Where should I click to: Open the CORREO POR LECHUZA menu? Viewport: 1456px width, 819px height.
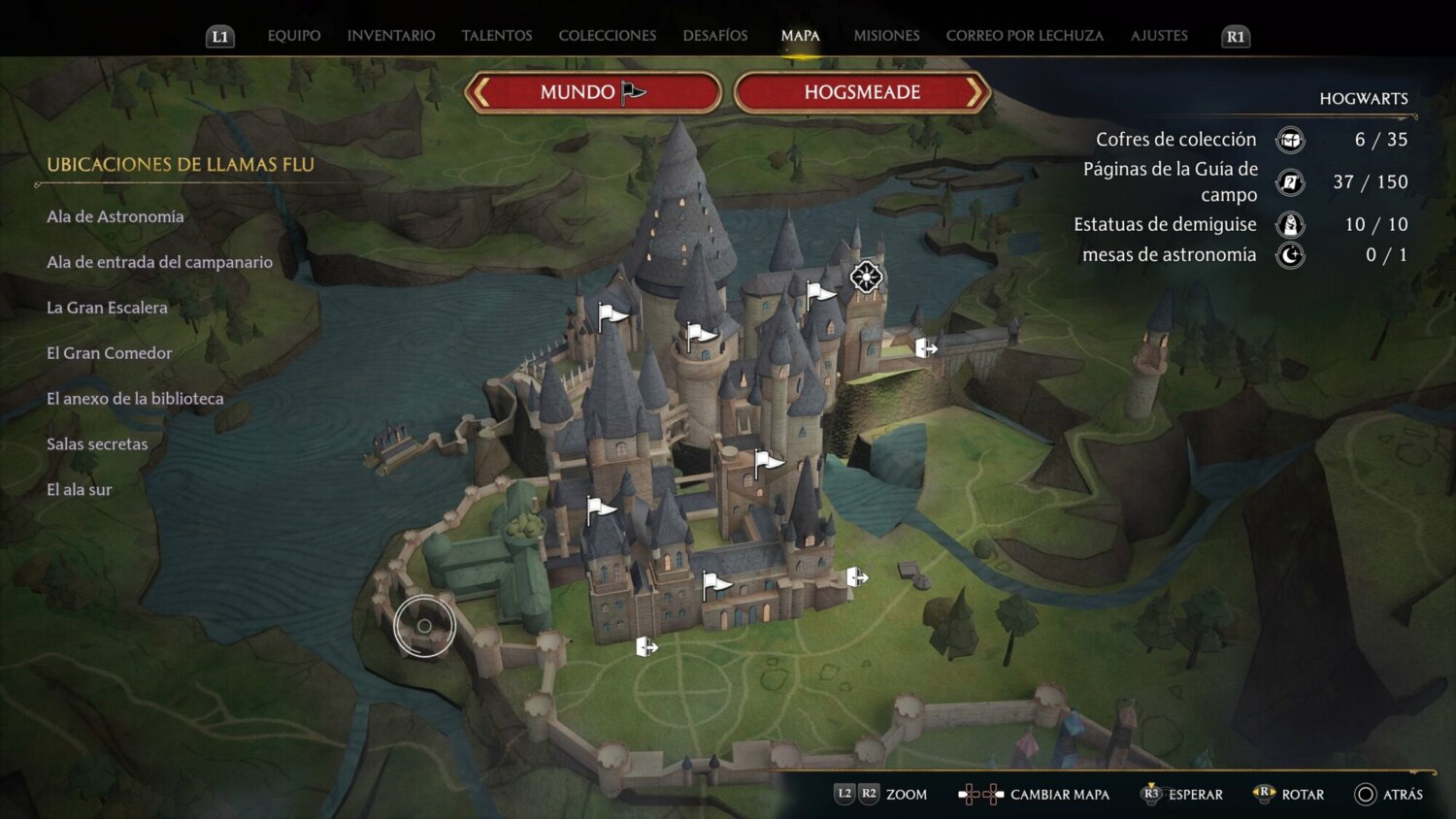[x=1024, y=35]
